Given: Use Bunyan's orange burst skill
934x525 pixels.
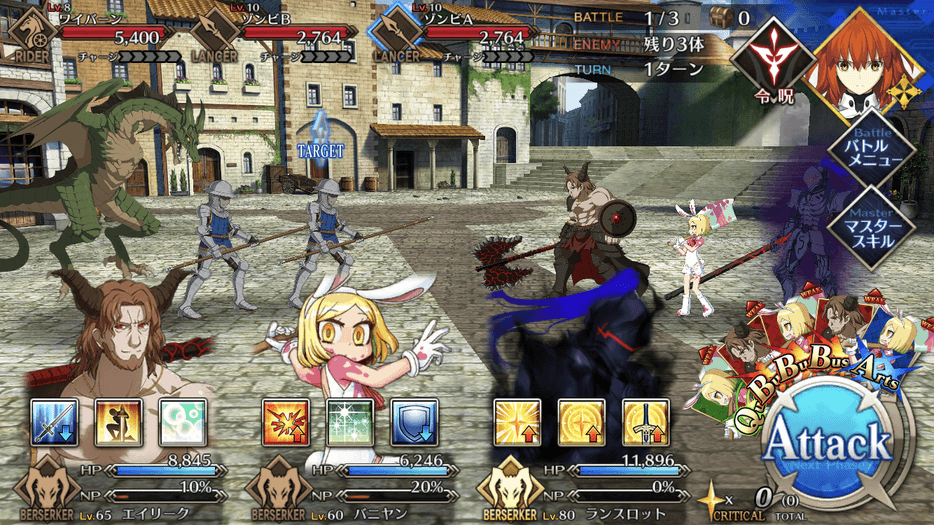Looking at the screenshot, I should [x=286, y=423].
